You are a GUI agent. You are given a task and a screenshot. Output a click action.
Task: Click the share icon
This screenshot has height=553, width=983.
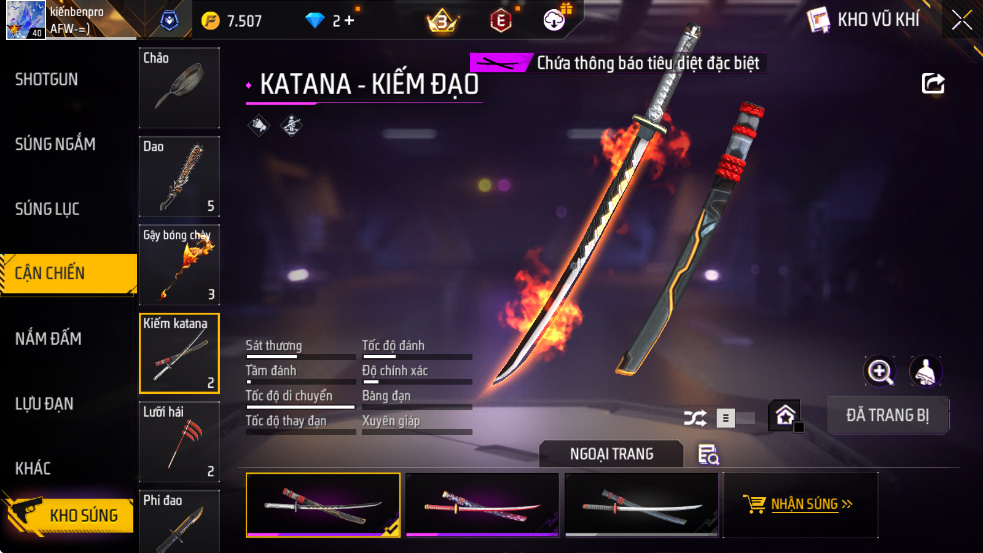pos(933,83)
